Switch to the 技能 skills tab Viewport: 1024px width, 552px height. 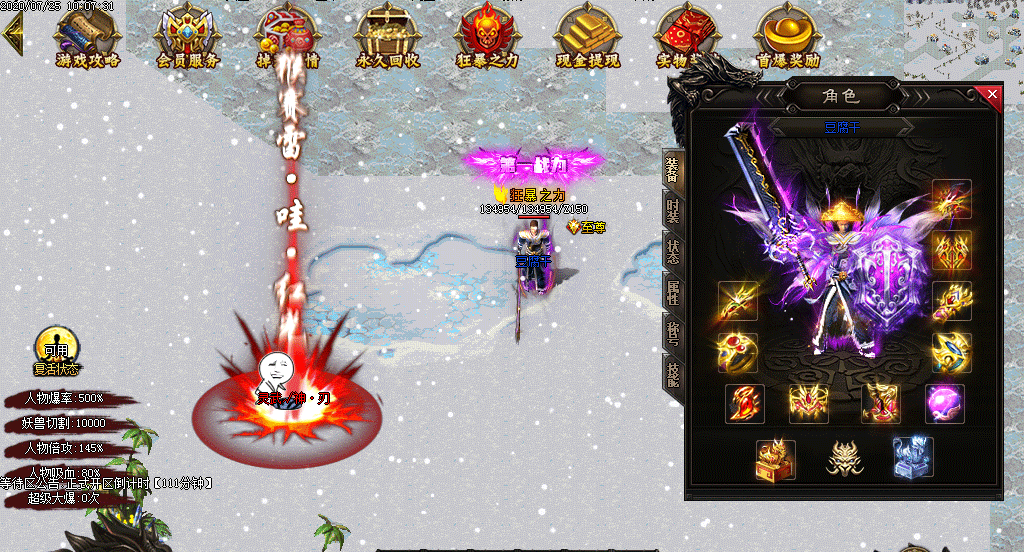[x=673, y=373]
